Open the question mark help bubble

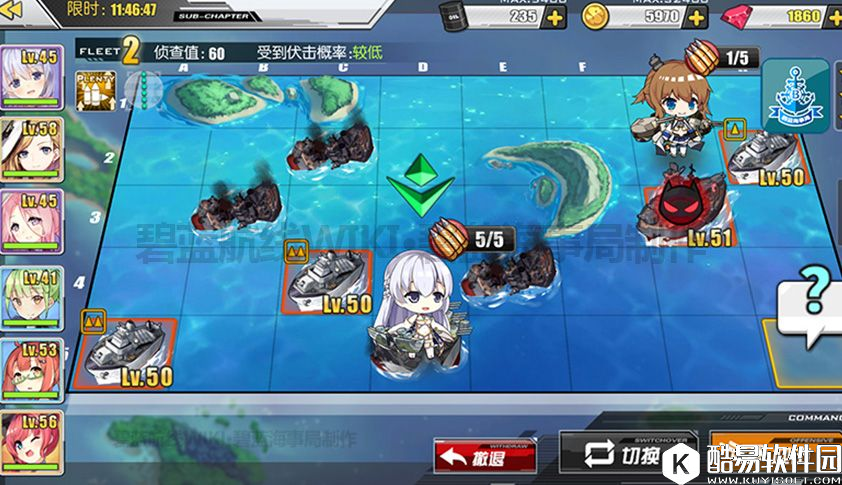[x=815, y=293]
